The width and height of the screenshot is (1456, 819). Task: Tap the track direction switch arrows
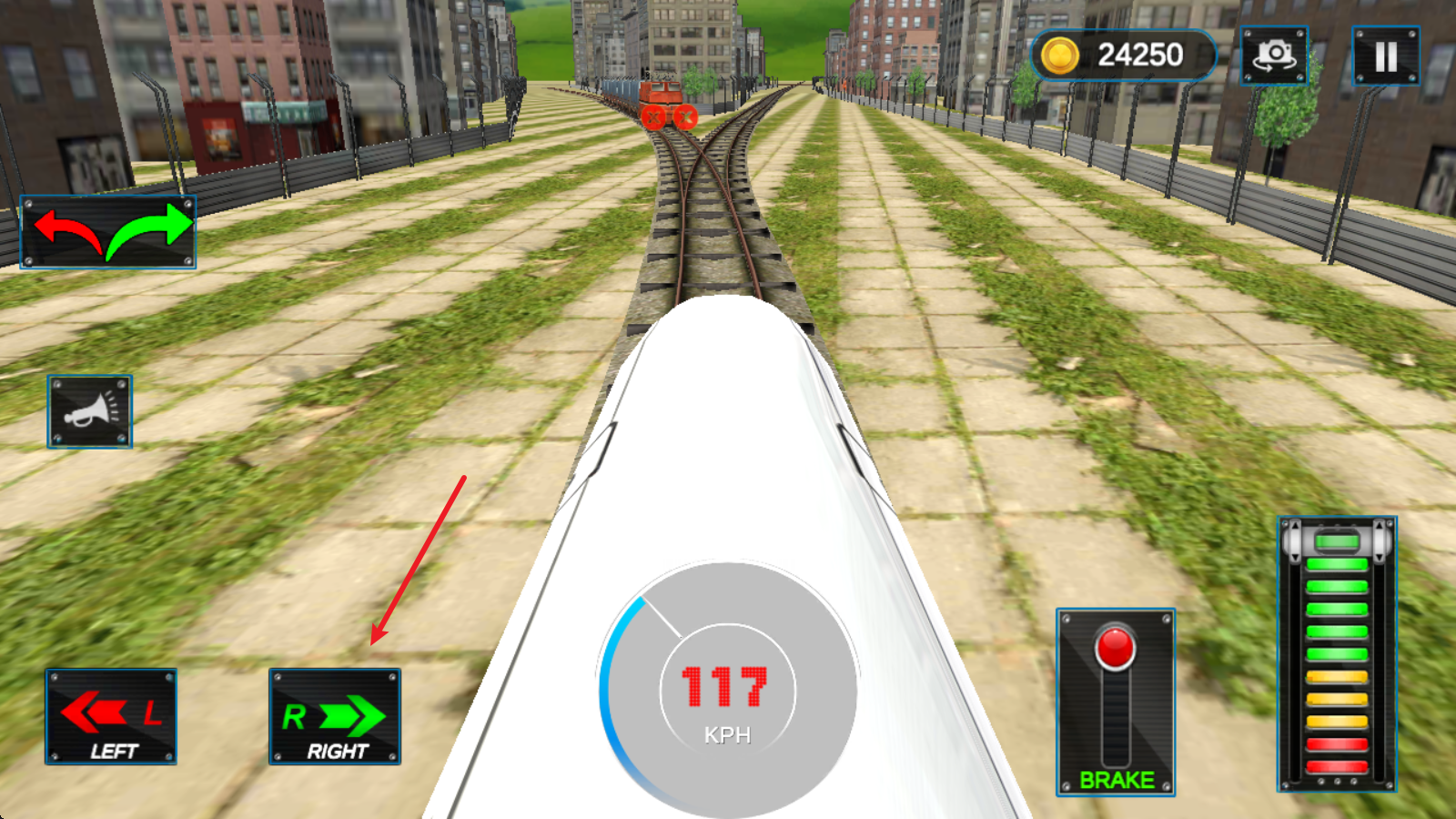(108, 233)
